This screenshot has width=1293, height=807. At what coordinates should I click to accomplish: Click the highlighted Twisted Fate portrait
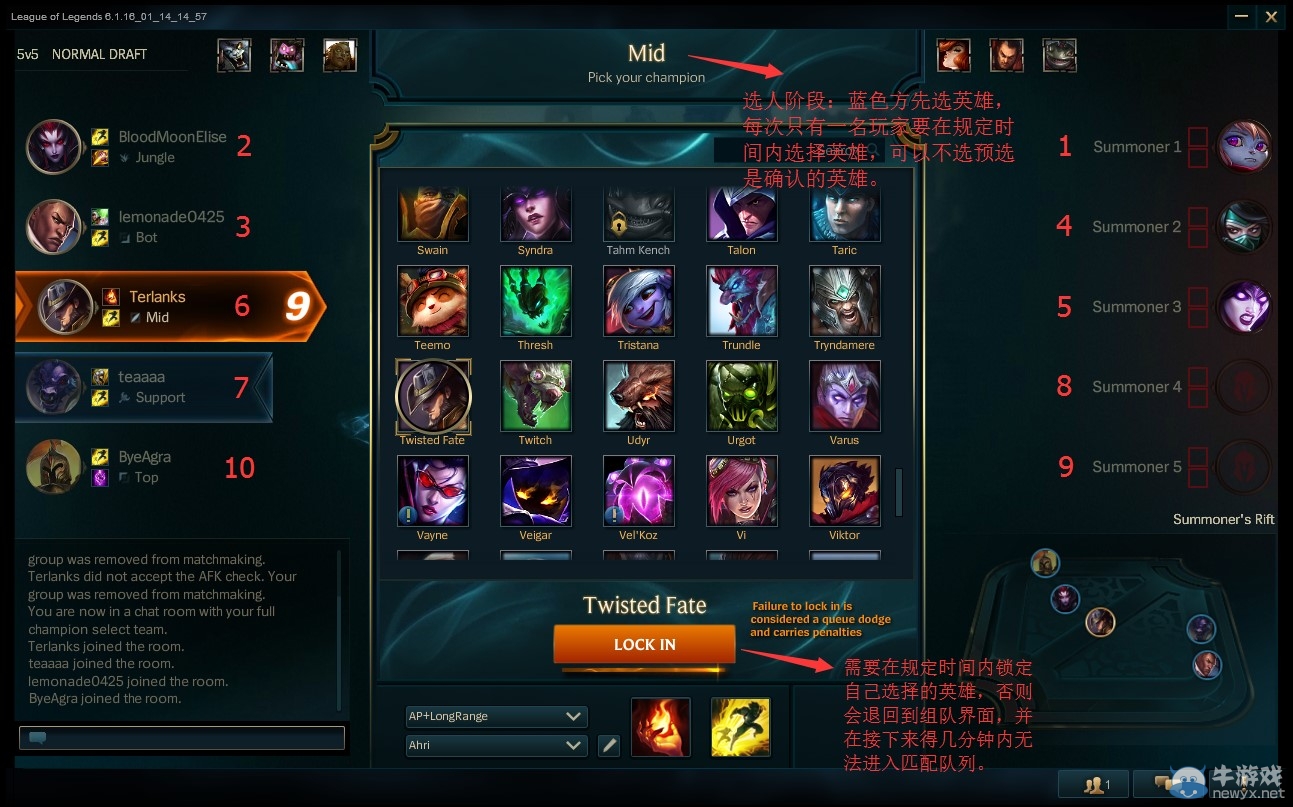[432, 395]
